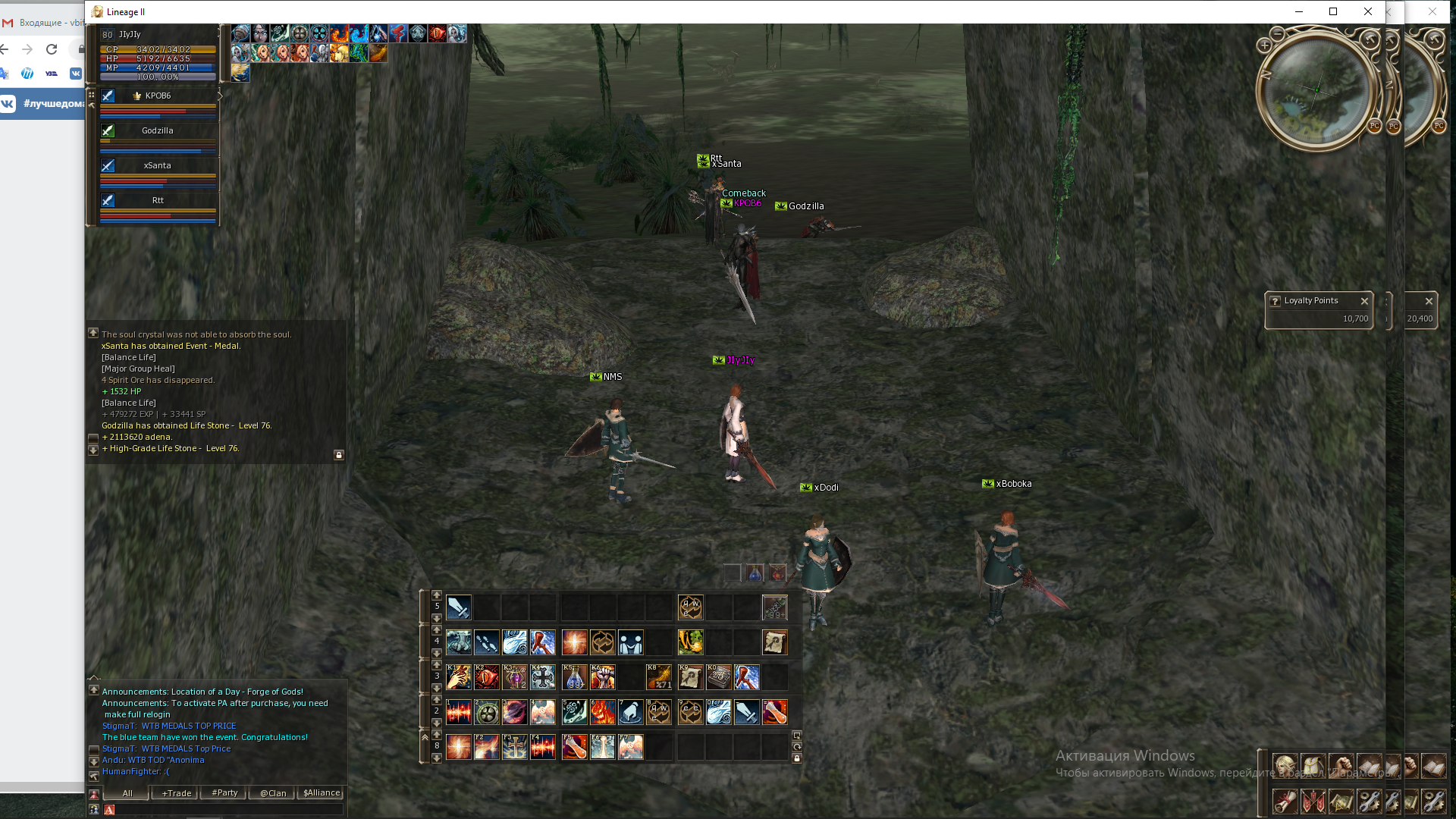Target Godzilla in the party list

(158, 131)
